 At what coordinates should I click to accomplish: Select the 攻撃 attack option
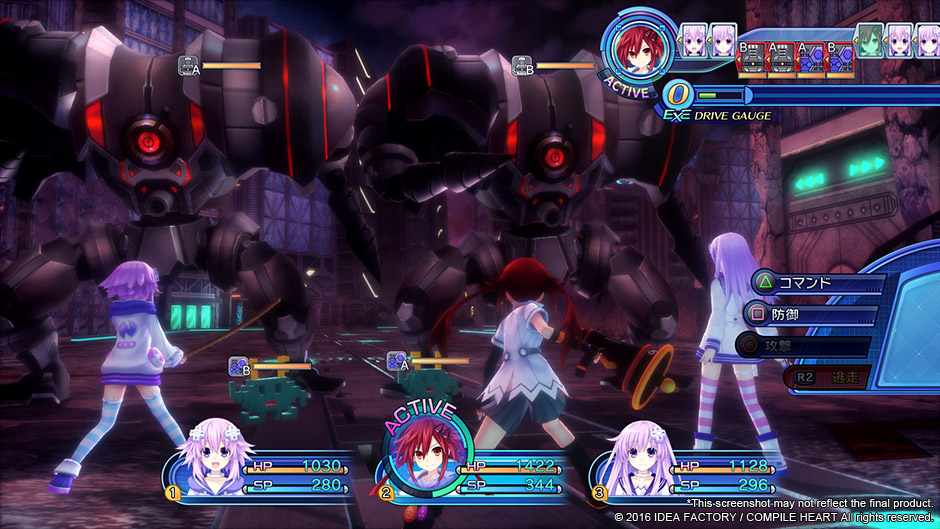[x=806, y=347]
